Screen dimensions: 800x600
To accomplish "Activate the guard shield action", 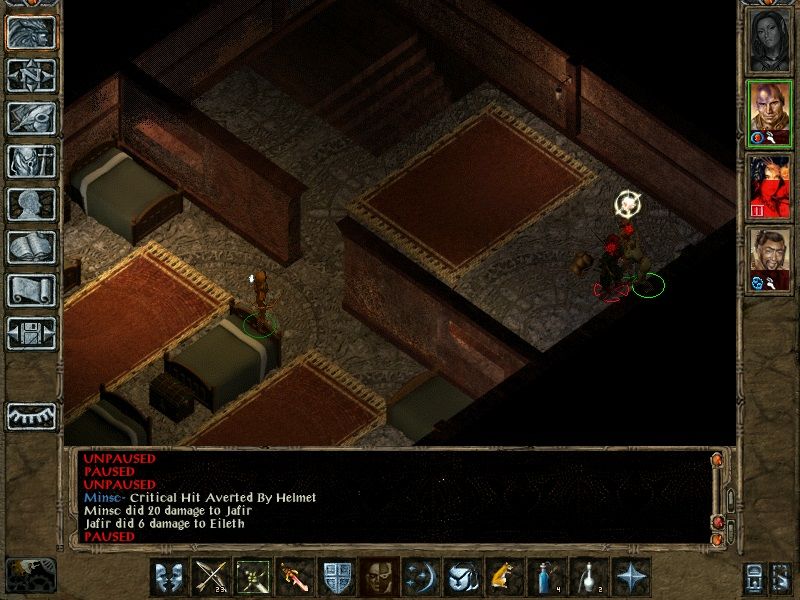I will (334, 577).
